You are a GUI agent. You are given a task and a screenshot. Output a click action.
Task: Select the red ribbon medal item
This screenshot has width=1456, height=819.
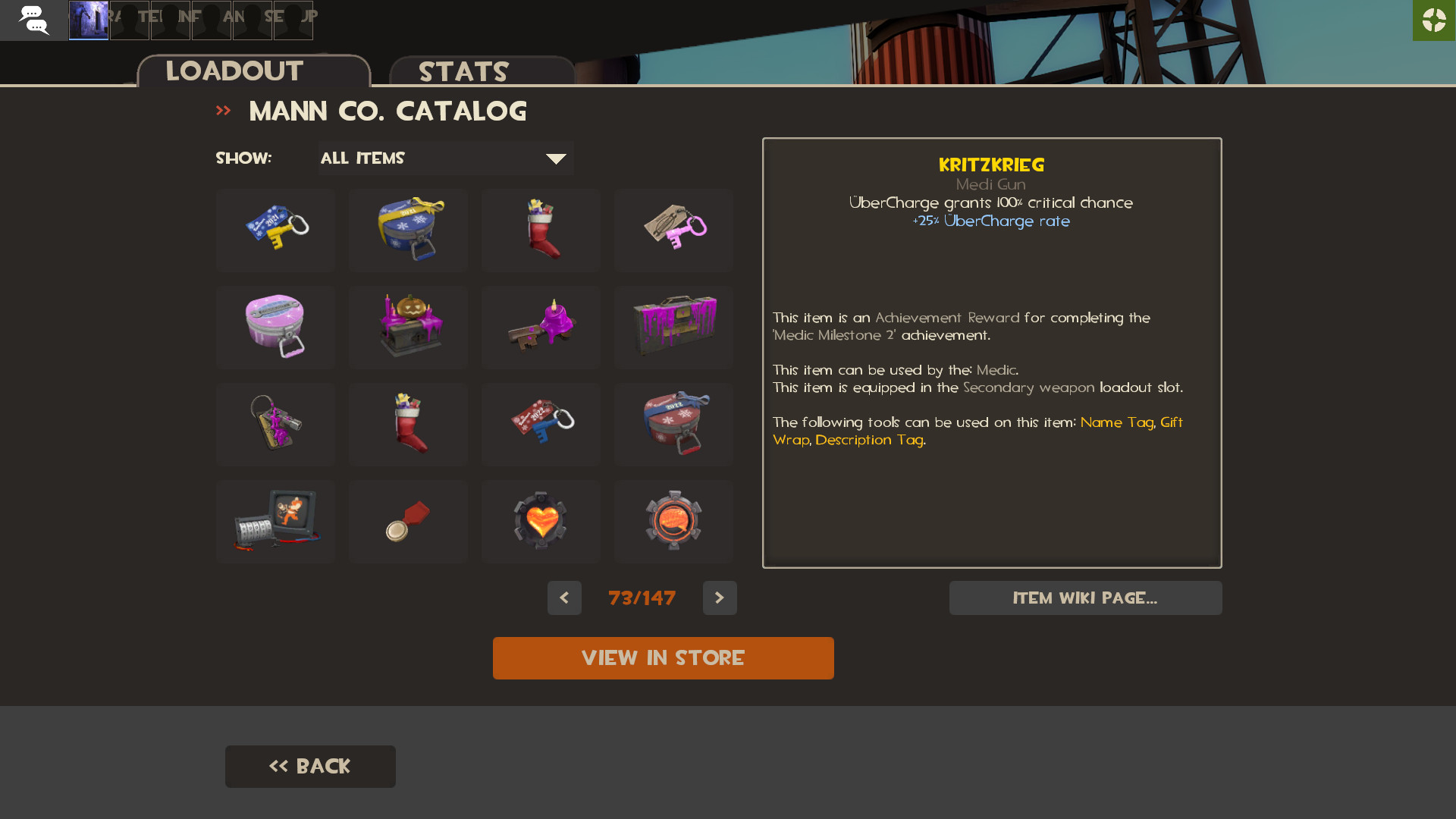click(408, 521)
